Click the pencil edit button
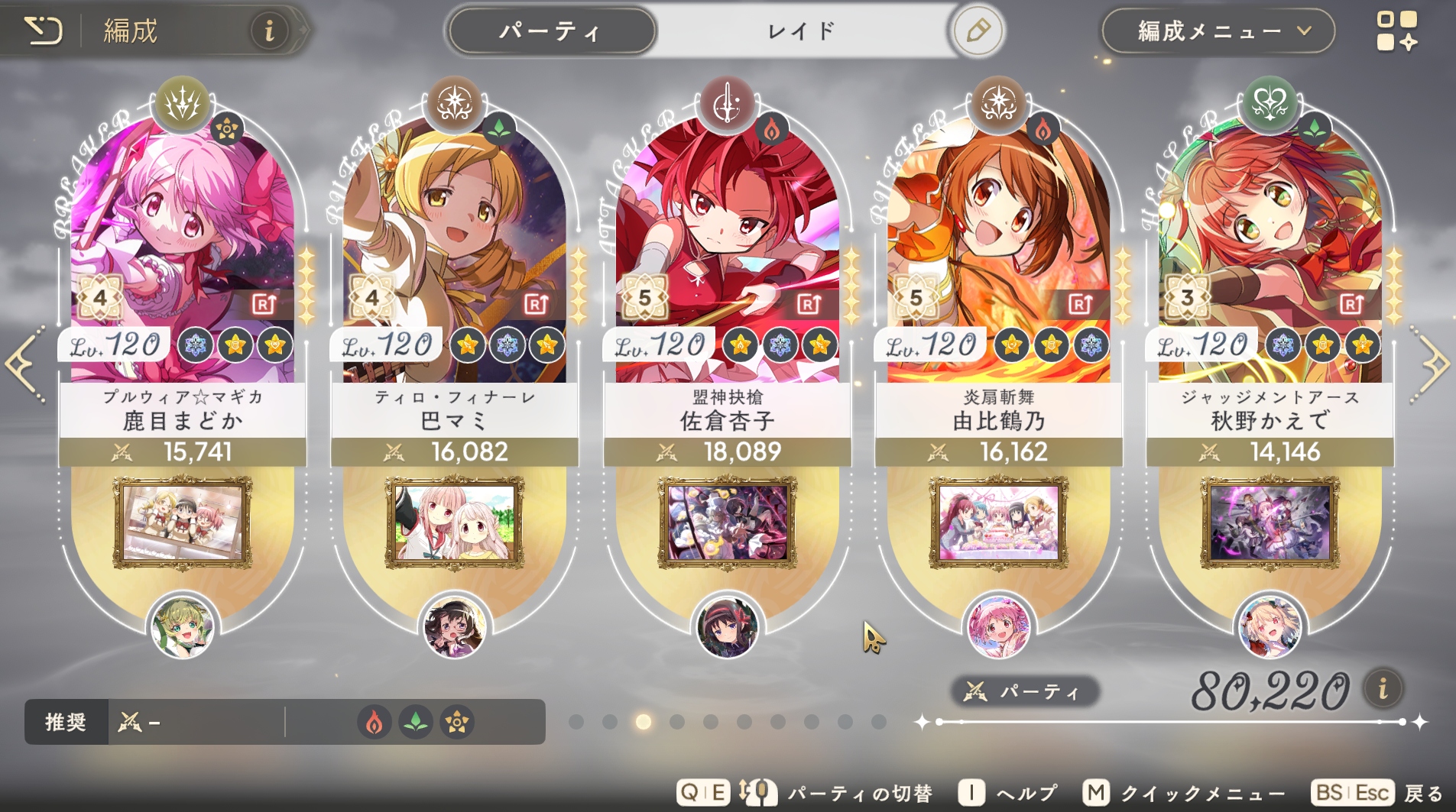The width and height of the screenshot is (1456, 812). point(978,31)
